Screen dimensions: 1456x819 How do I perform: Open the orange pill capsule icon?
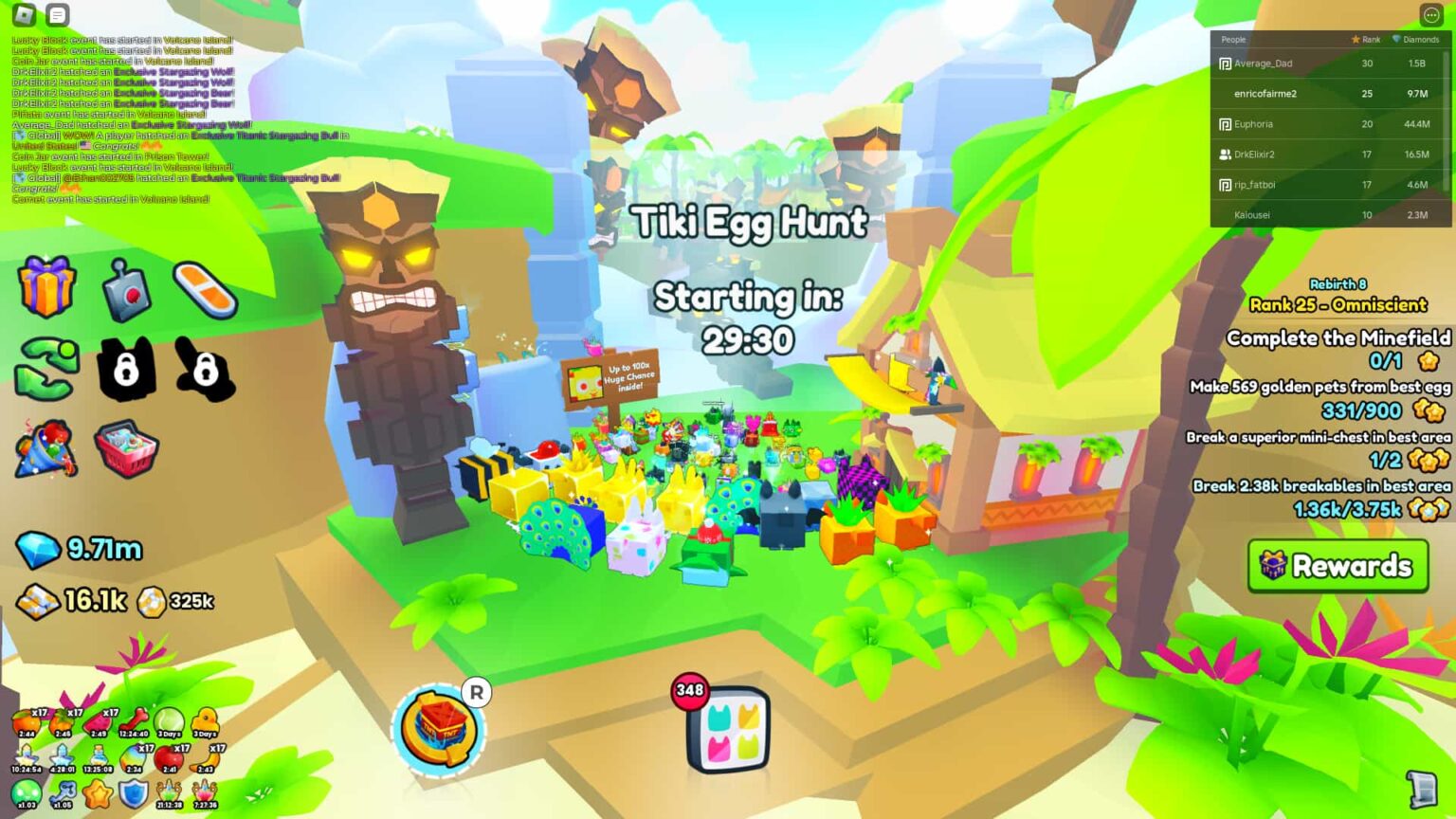click(207, 289)
